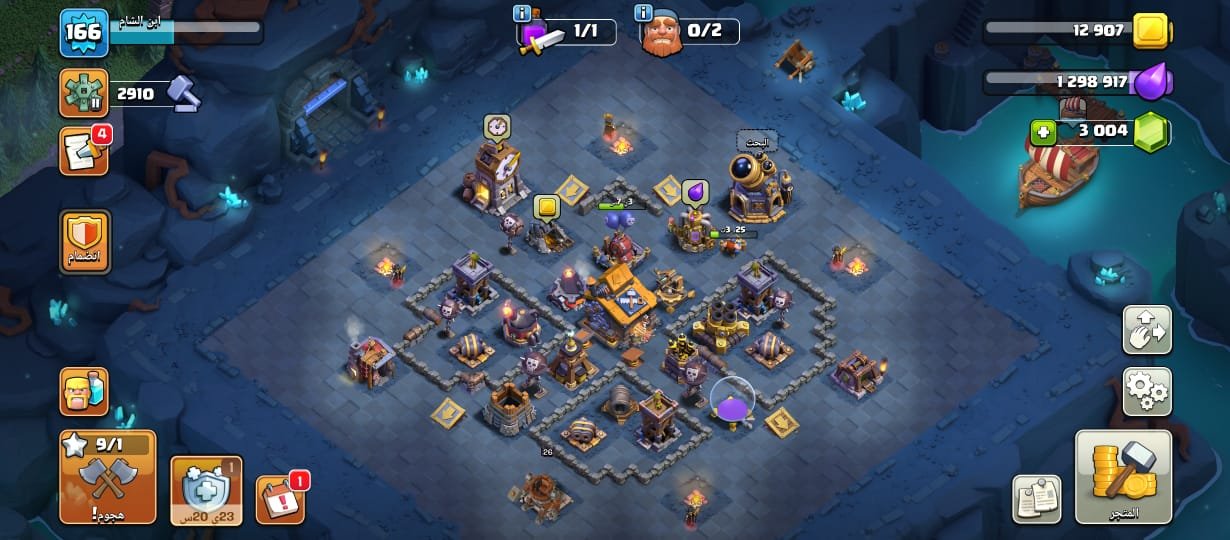
Task: Open the notes paper icon beside the shop
Action: (1037, 497)
